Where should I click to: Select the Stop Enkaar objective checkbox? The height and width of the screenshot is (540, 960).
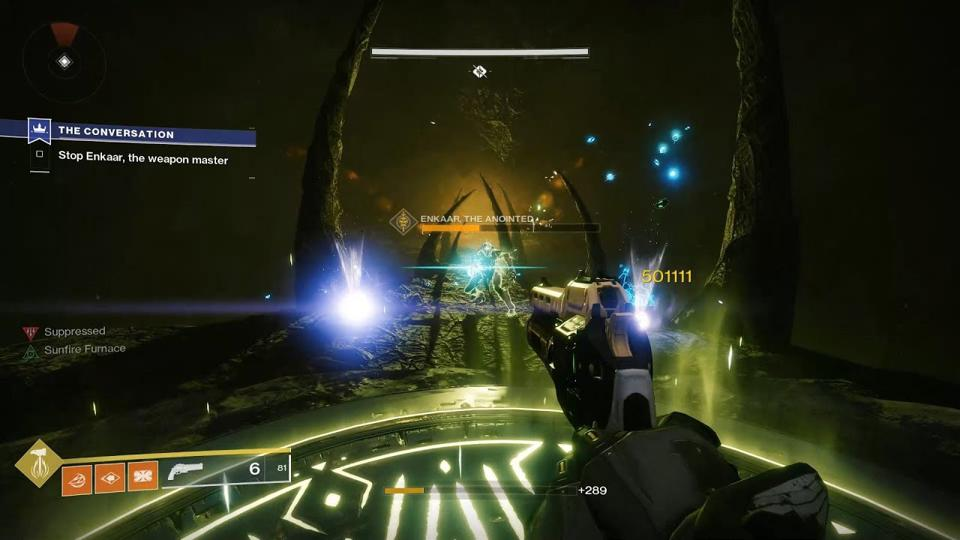pyautogui.click(x=40, y=155)
